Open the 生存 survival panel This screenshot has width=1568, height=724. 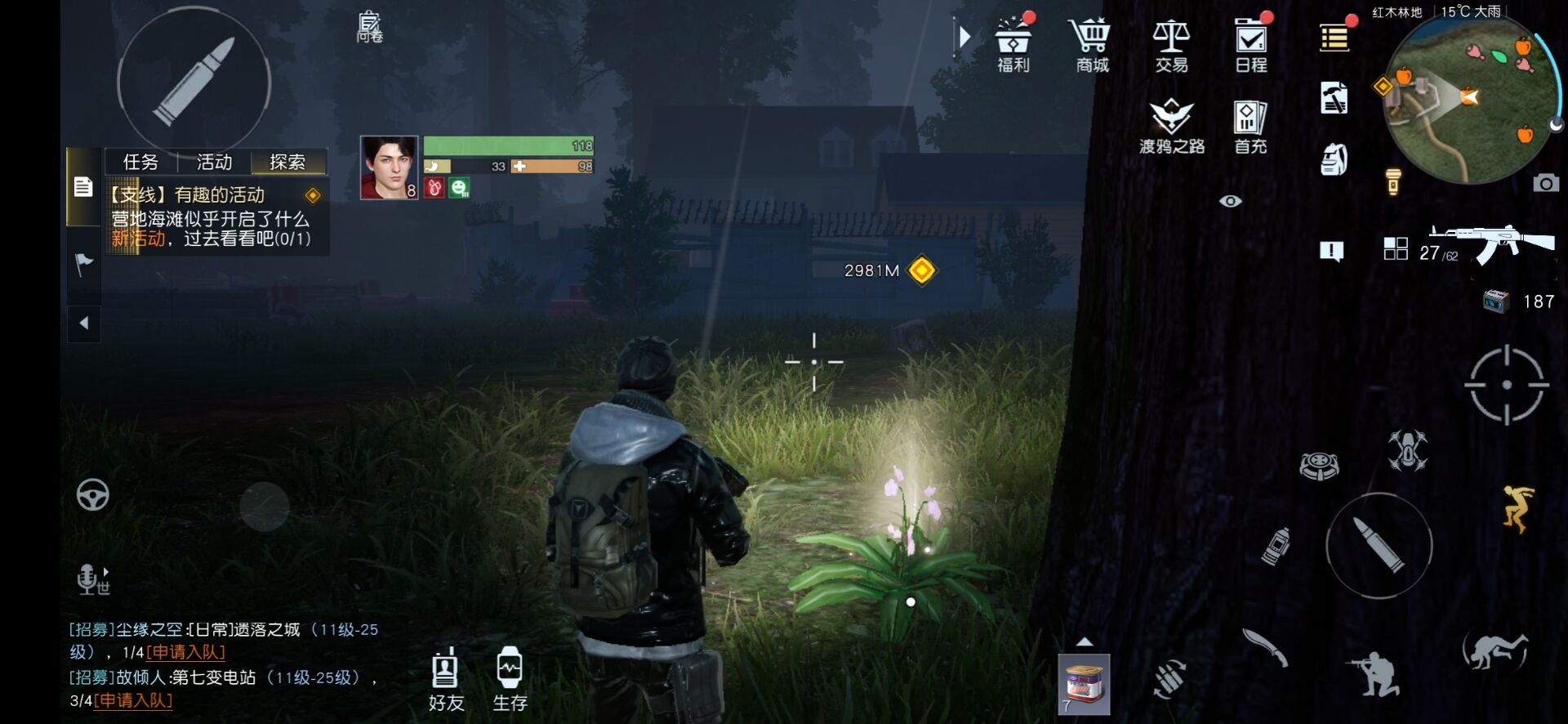[510, 680]
